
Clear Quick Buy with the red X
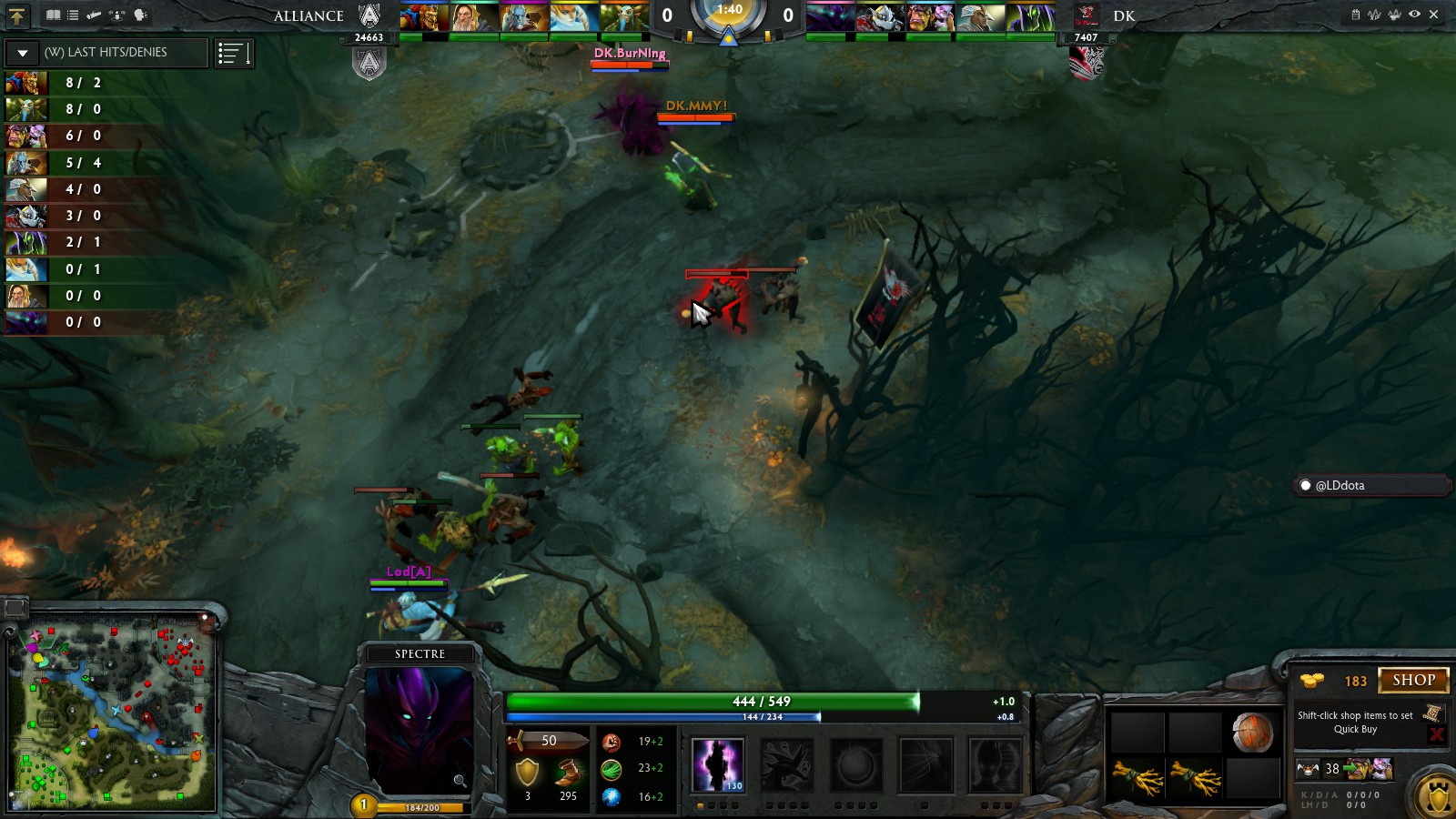1436,734
